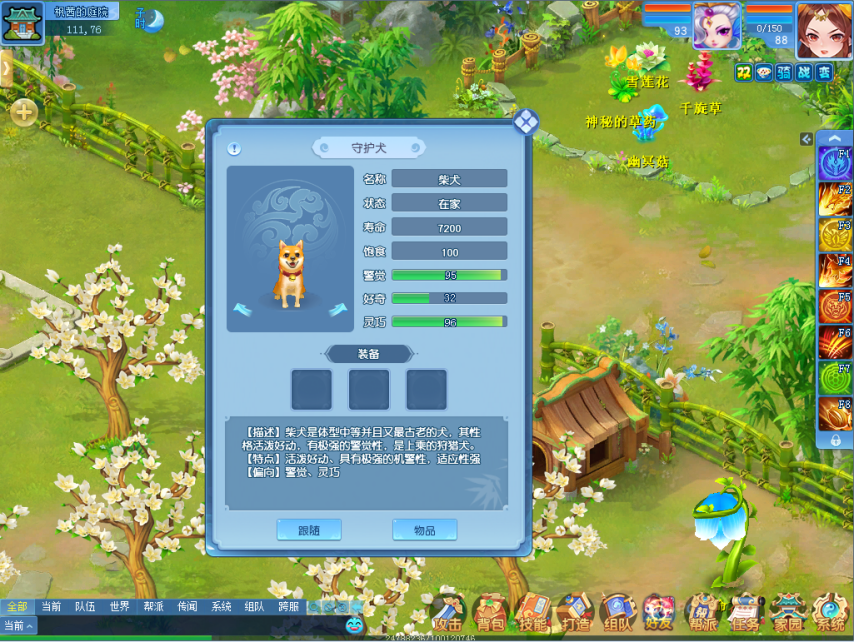Switch chat to the 世界 world tab
This screenshot has height=642, width=854.
coord(119,607)
